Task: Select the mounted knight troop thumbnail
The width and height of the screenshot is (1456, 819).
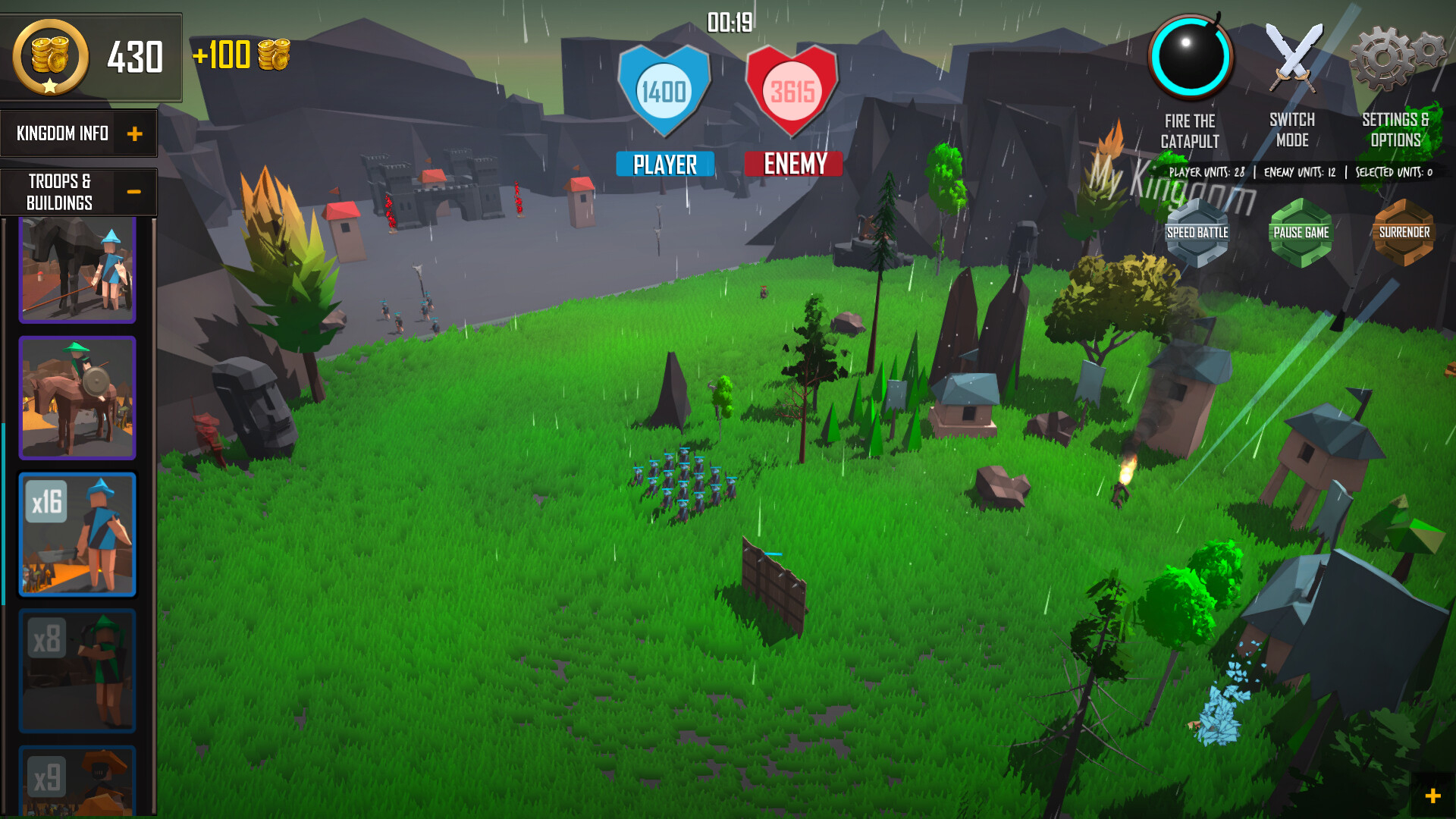Action: coord(77,398)
